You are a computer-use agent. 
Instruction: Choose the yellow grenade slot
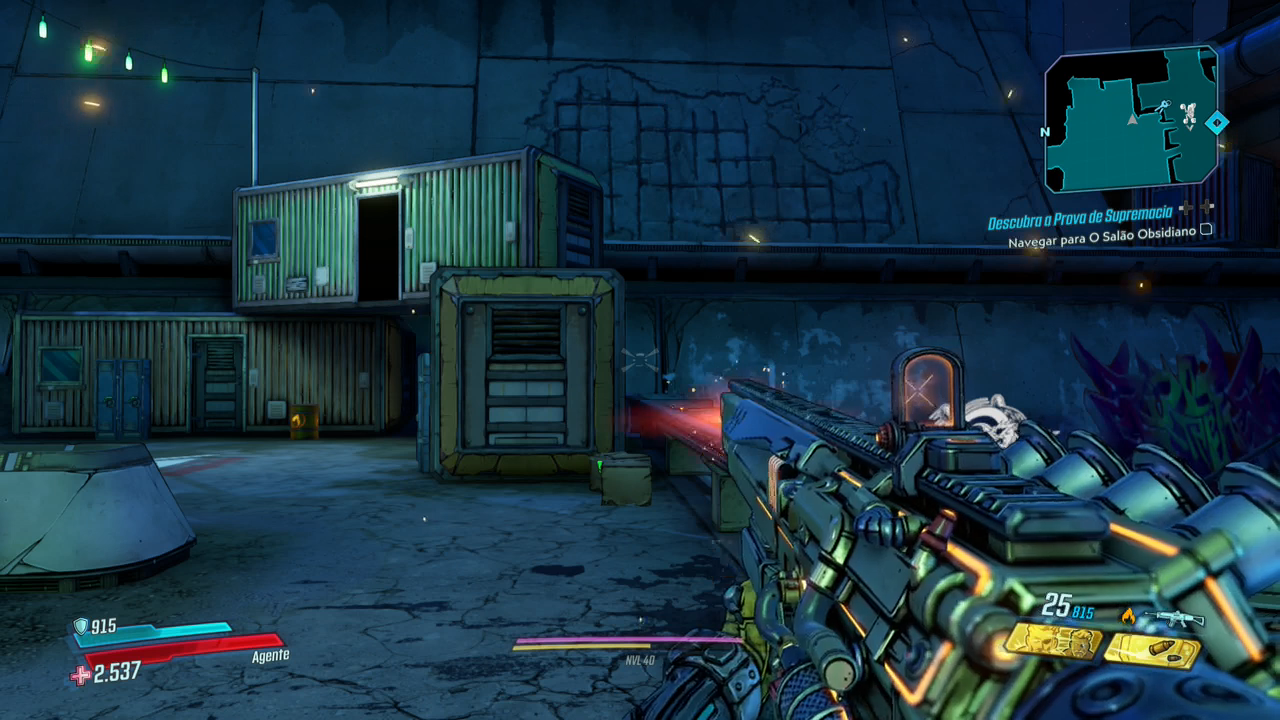1152,651
